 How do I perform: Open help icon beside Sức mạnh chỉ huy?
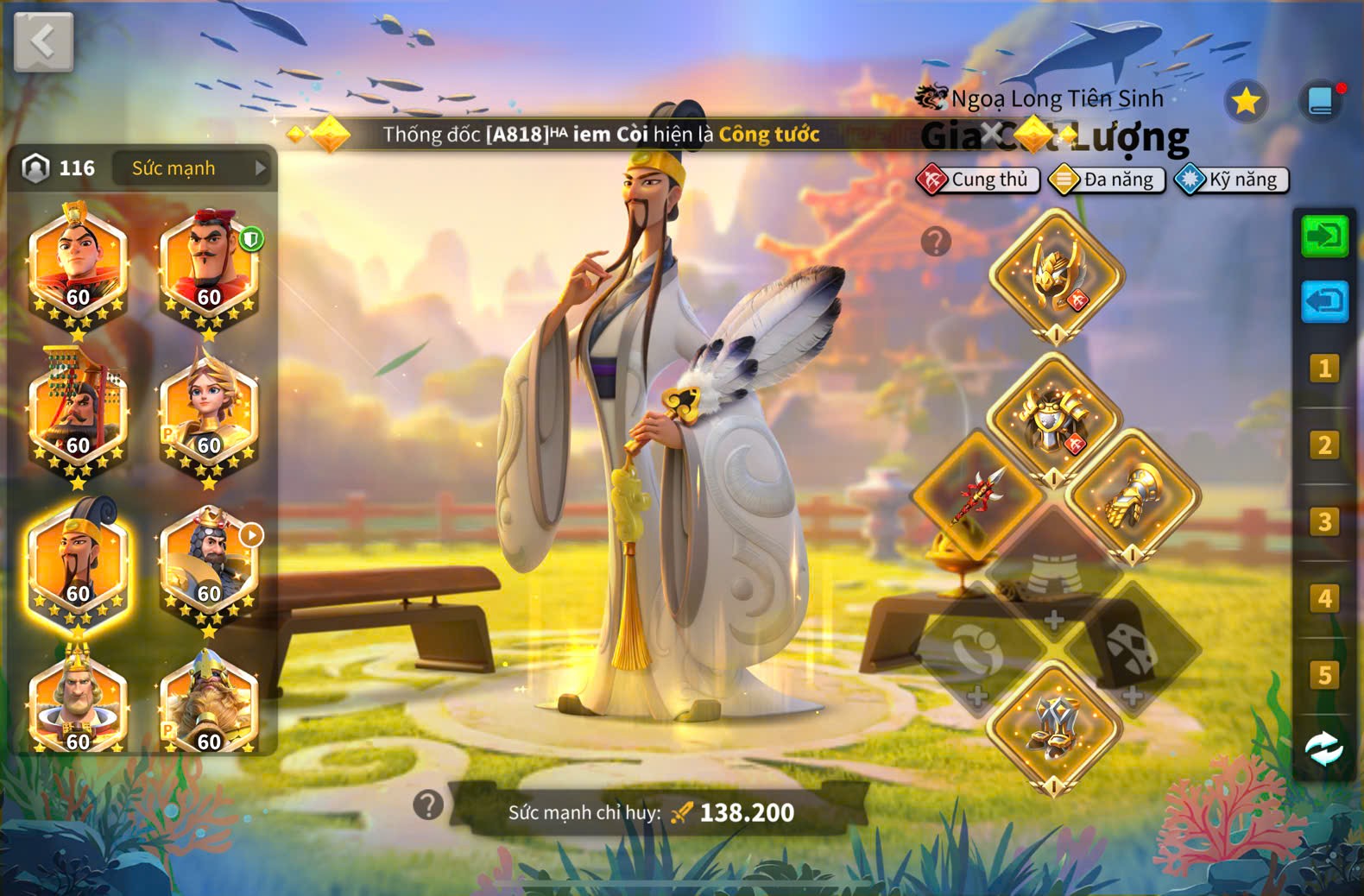coord(428,805)
